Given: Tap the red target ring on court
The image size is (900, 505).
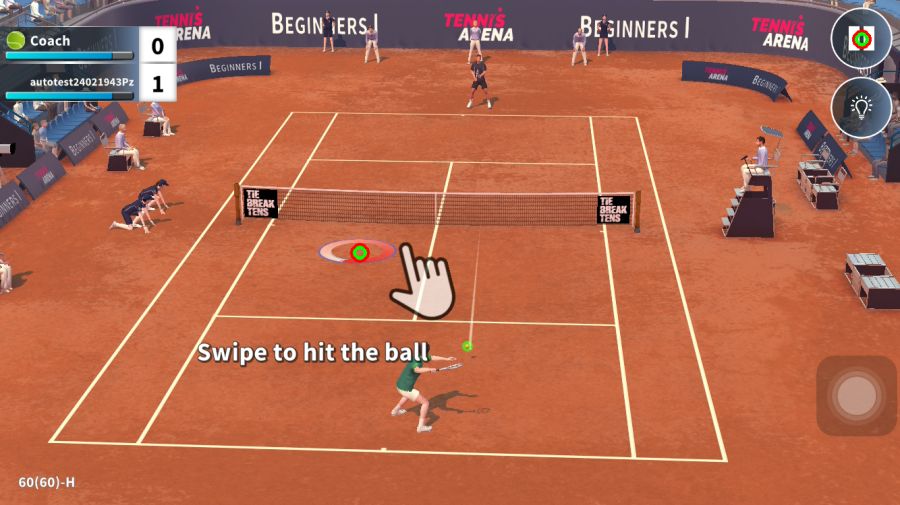Looking at the screenshot, I should point(359,252).
